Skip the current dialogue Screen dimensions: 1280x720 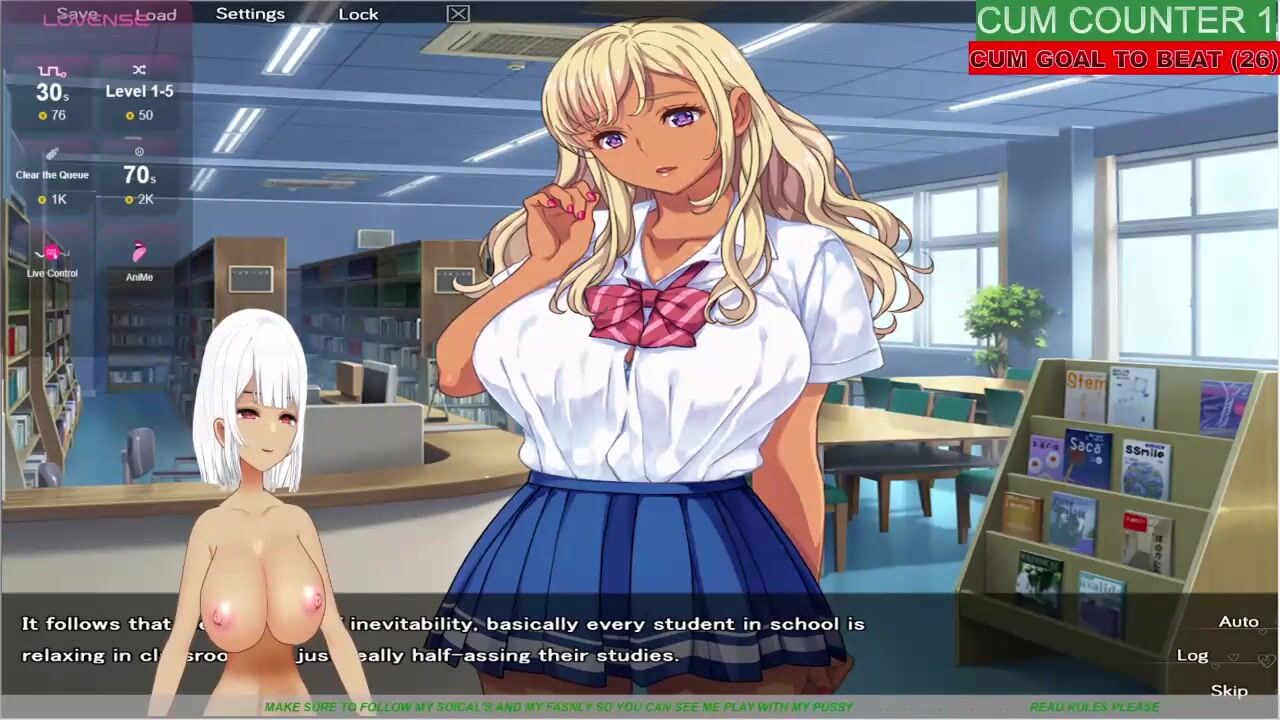[1229, 691]
